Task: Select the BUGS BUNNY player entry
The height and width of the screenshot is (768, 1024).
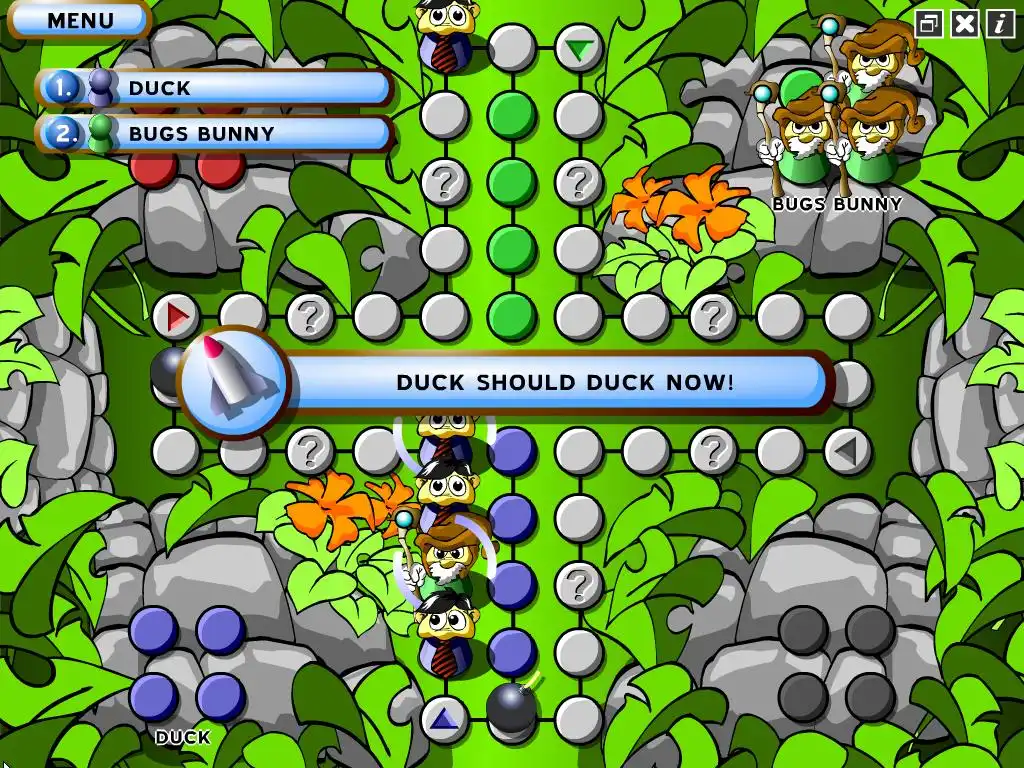Action: click(215, 134)
